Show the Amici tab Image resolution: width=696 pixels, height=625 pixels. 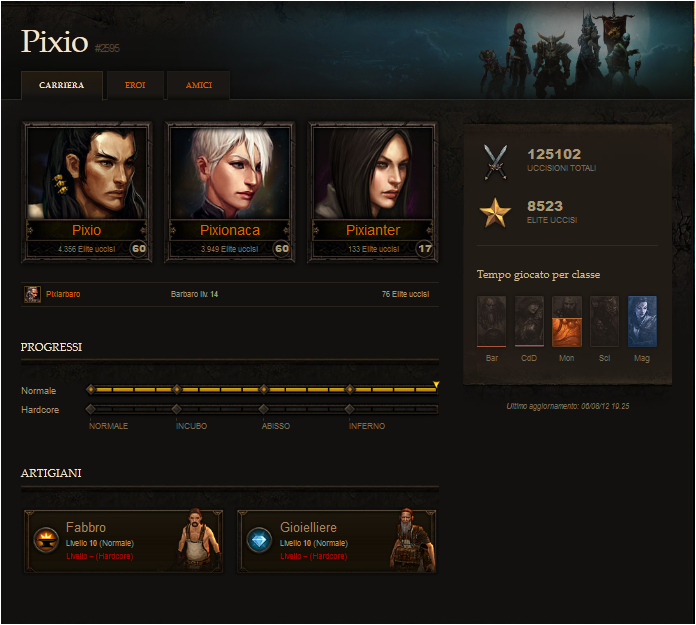[x=198, y=85]
